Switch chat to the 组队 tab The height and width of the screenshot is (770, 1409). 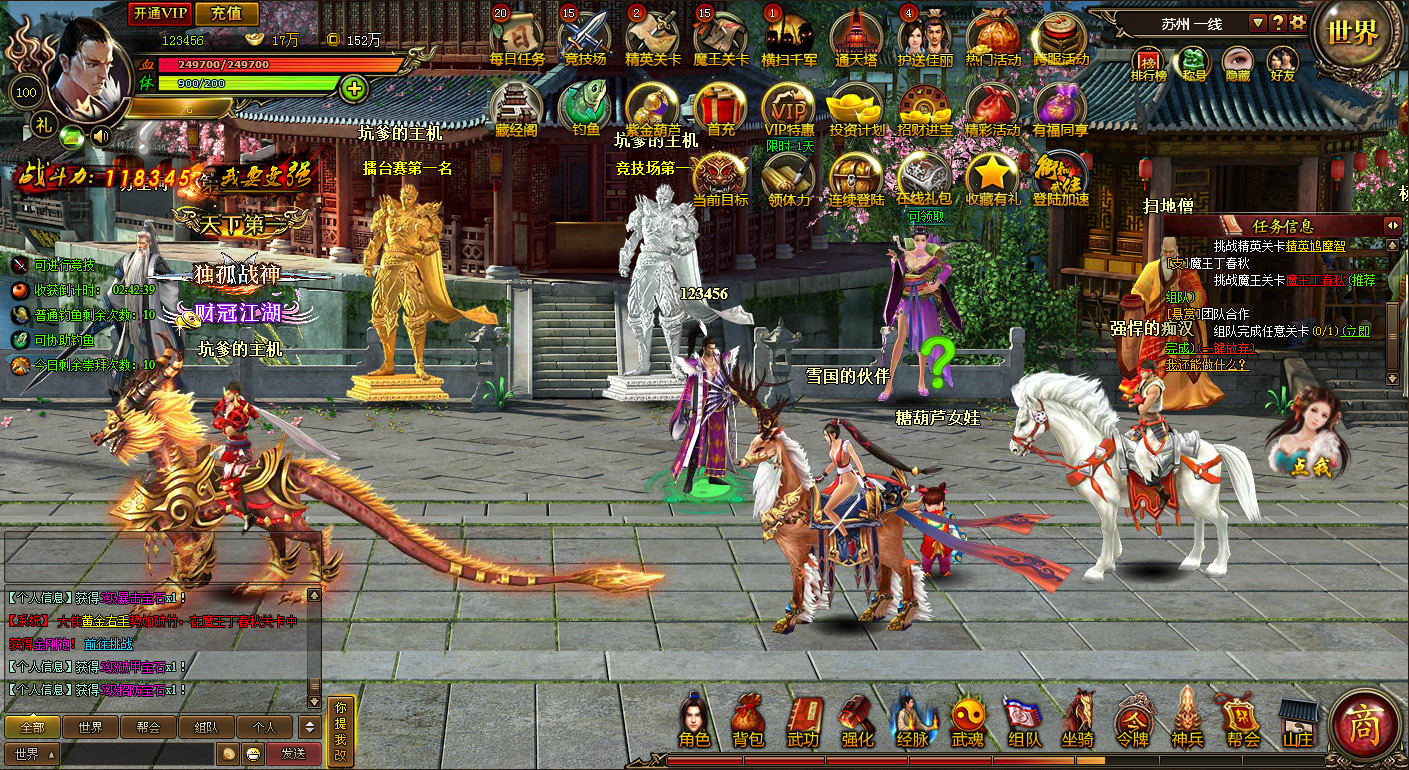[206, 727]
